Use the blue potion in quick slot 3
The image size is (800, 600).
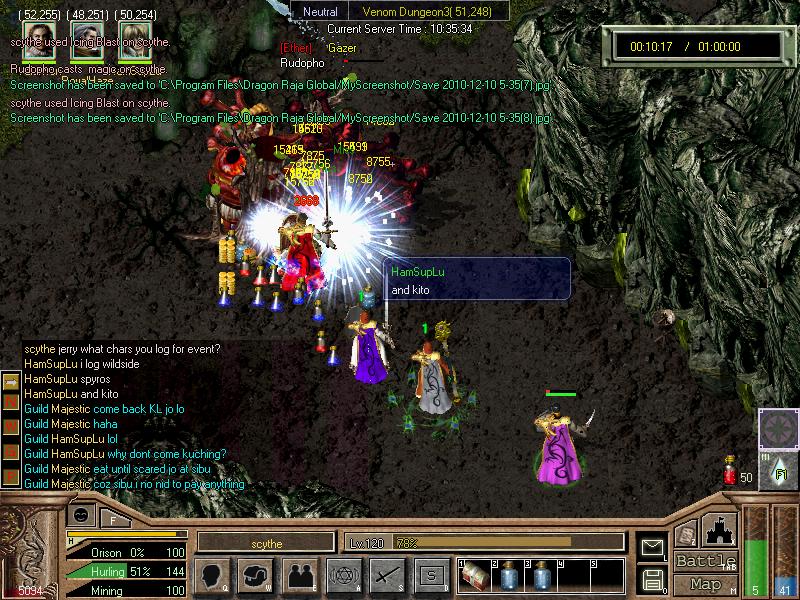click(x=541, y=577)
